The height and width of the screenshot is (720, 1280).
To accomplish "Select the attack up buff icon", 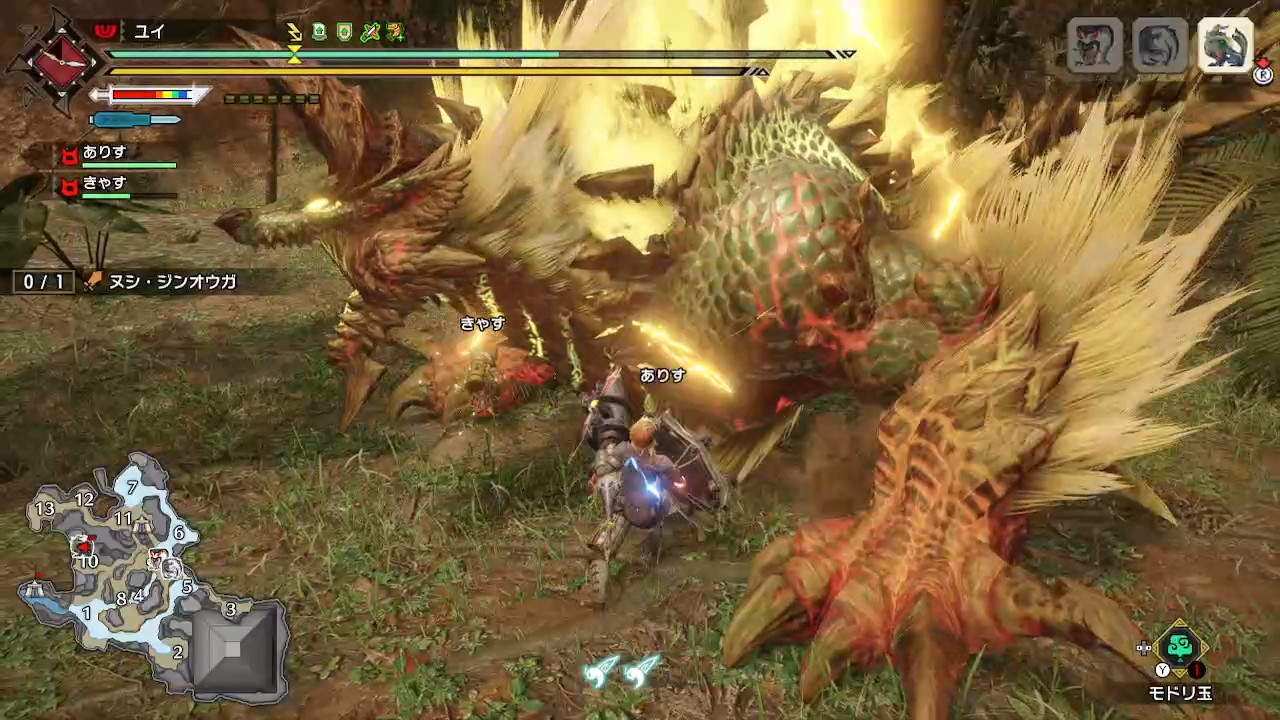I will tap(320, 31).
